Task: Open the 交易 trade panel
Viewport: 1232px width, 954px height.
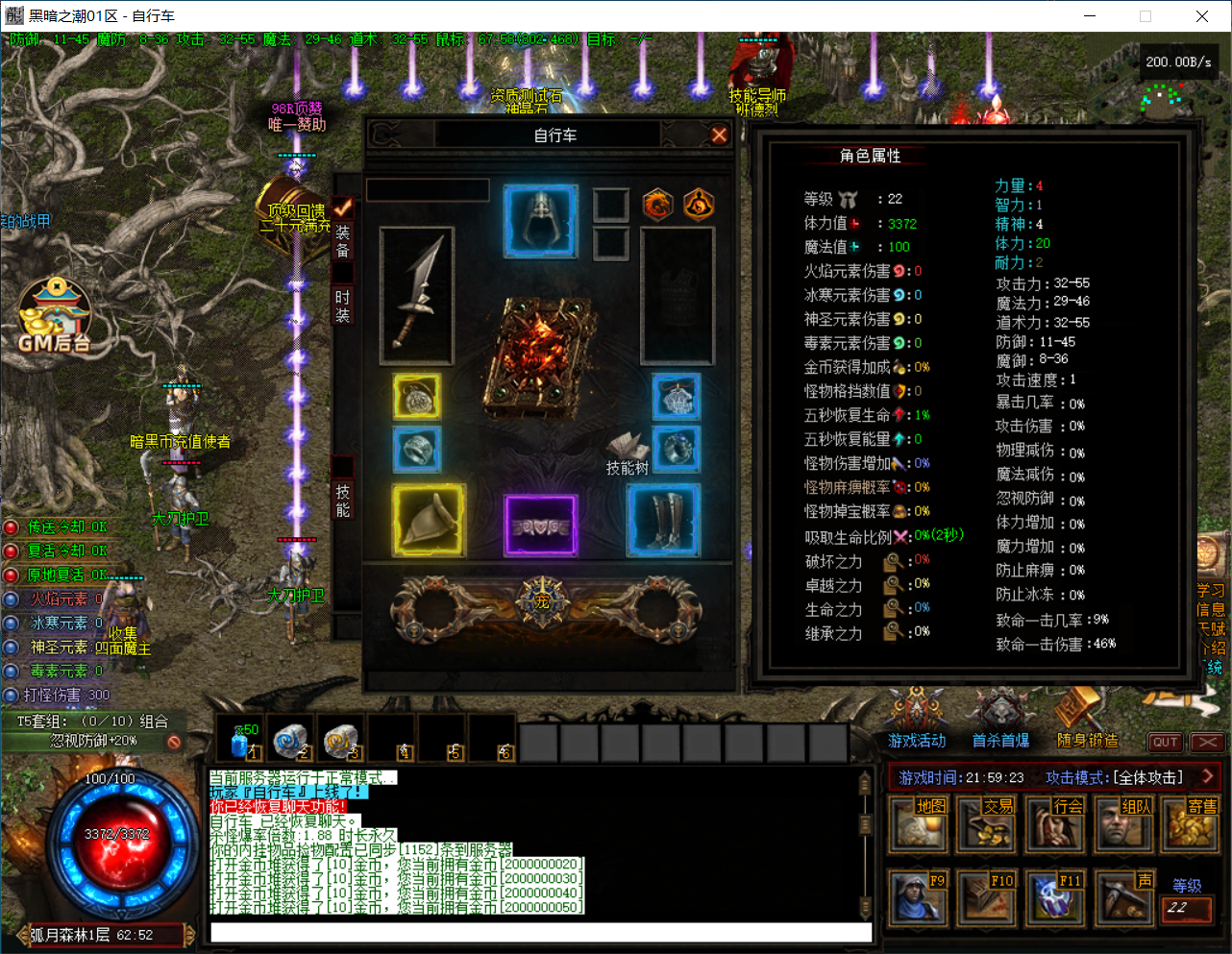Action: (x=986, y=824)
